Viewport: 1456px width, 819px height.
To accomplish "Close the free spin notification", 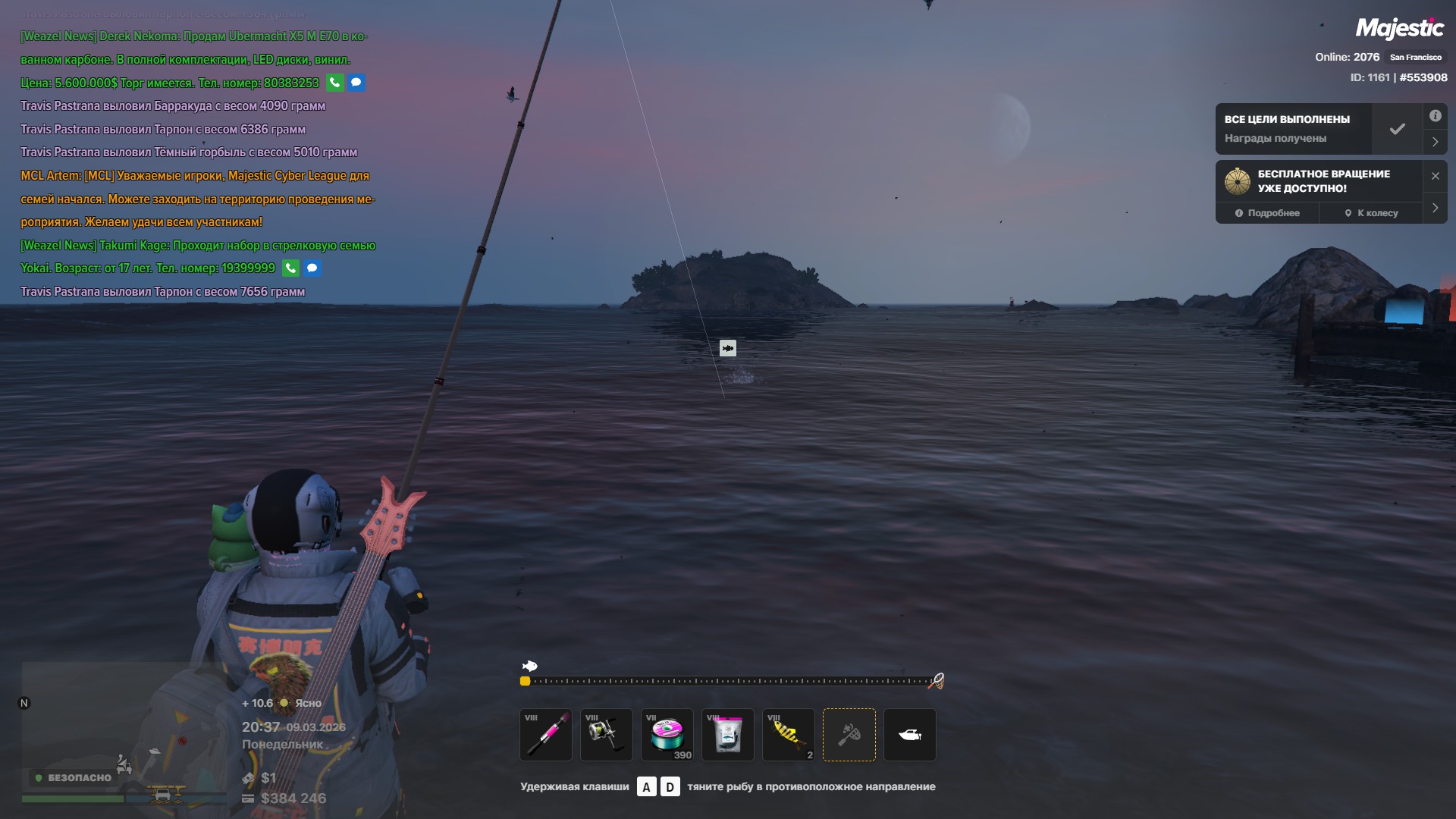I will pyautogui.click(x=1435, y=176).
